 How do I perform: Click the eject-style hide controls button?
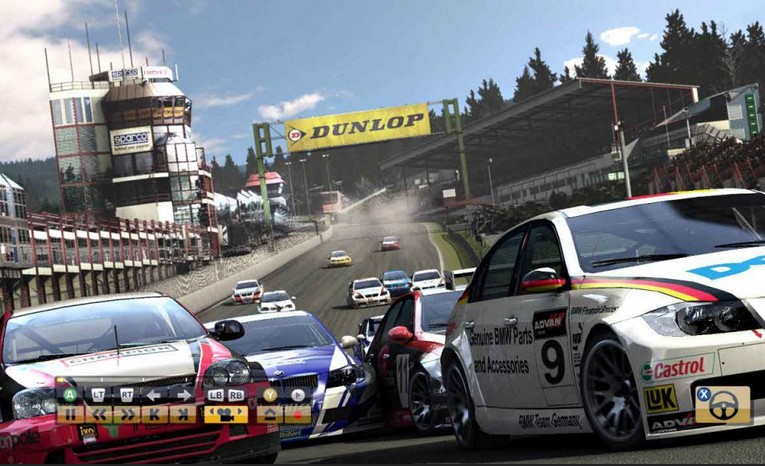(270, 414)
